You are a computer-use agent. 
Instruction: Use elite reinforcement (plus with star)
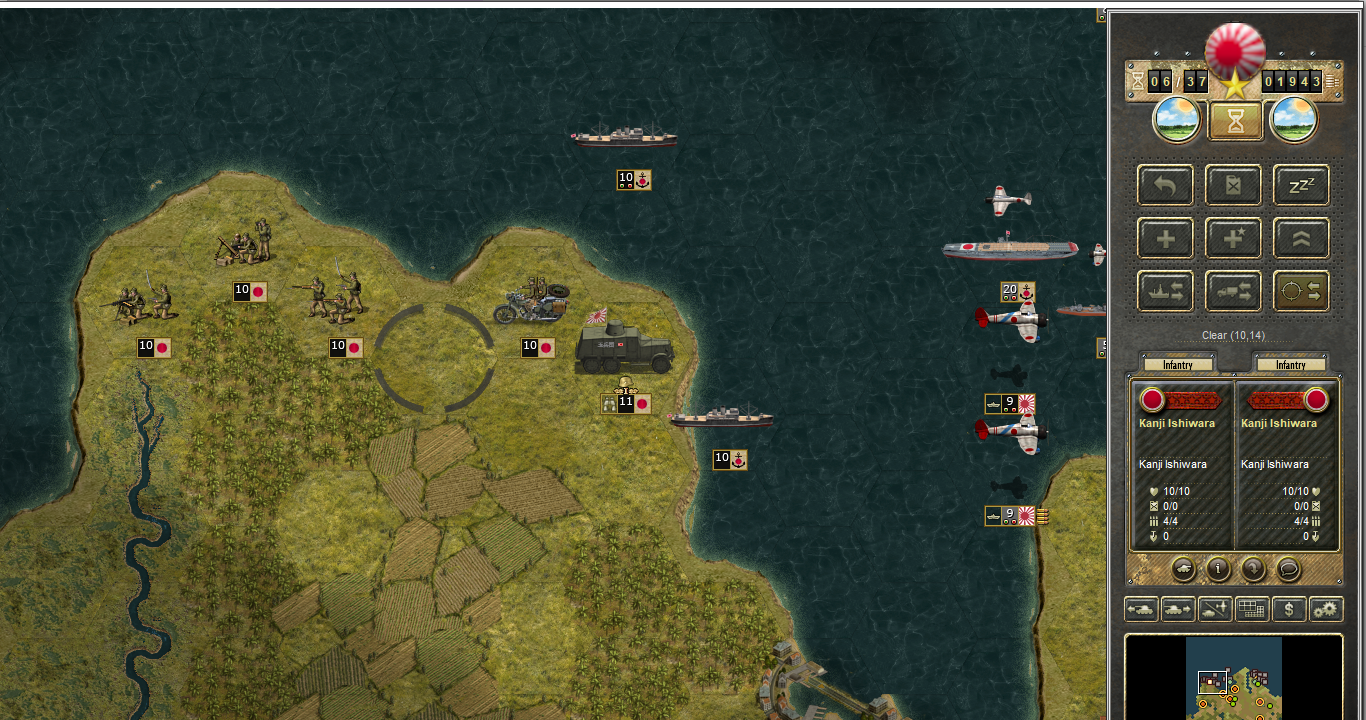[x=1233, y=239]
